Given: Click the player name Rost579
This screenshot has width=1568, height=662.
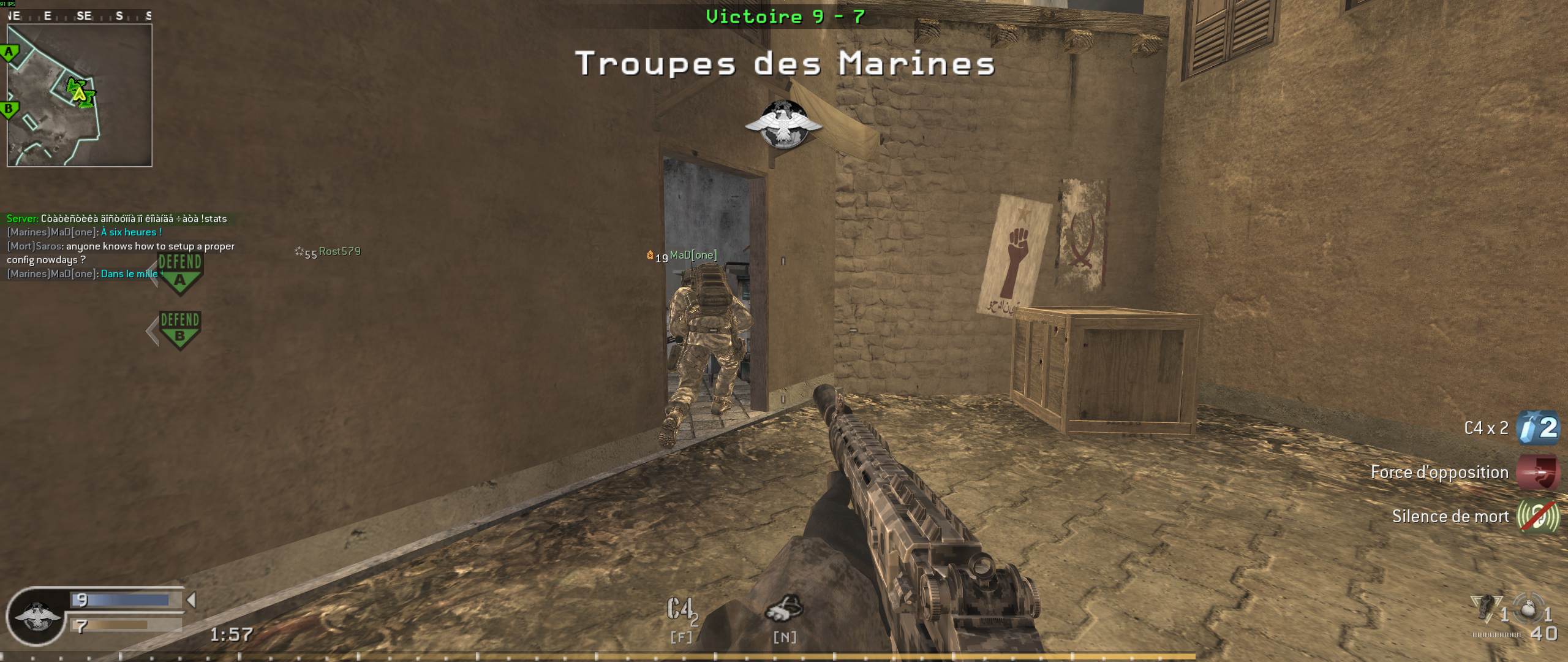Looking at the screenshot, I should tap(339, 251).
